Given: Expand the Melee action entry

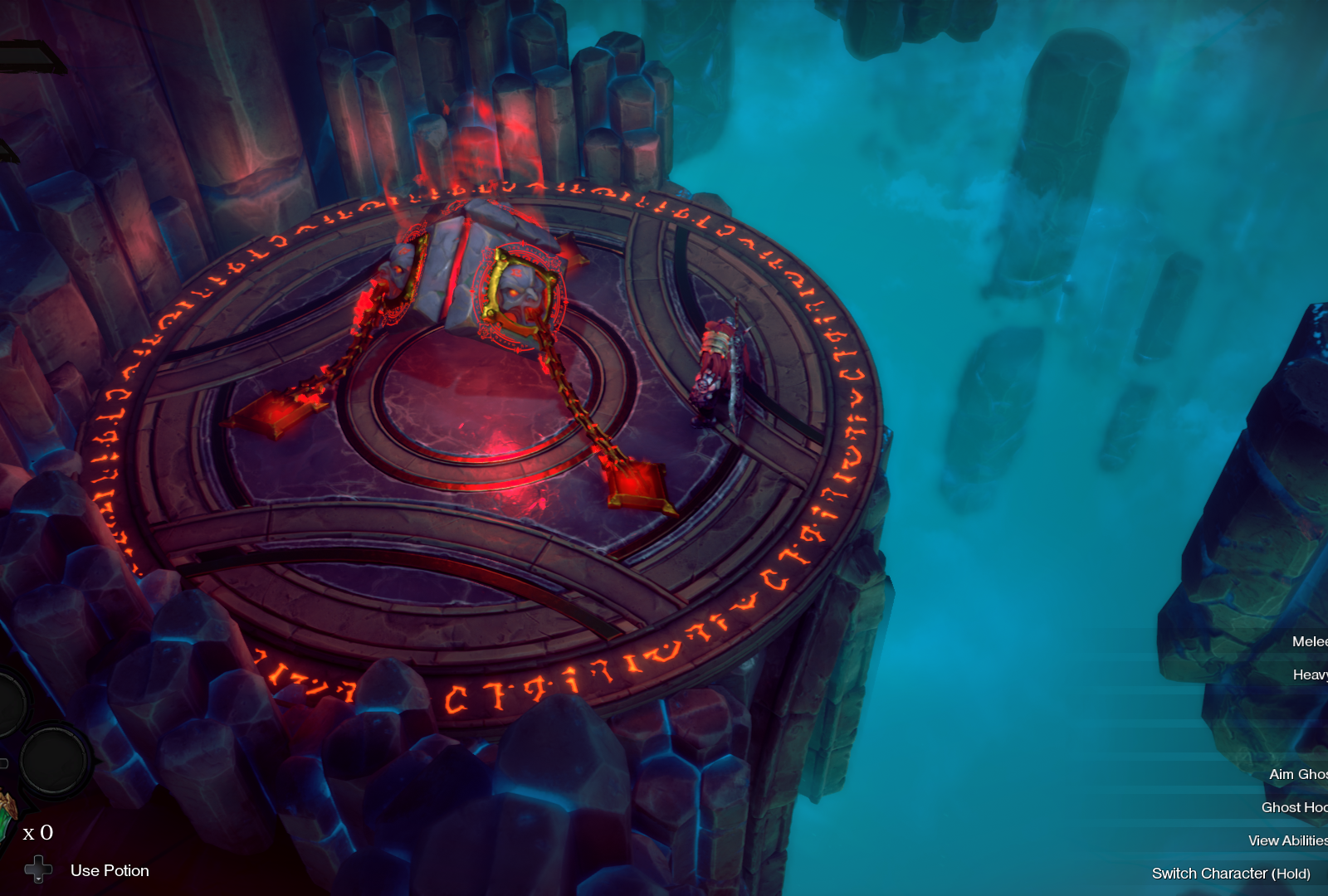Looking at the screenshot, I should (x=1310, y=642).
